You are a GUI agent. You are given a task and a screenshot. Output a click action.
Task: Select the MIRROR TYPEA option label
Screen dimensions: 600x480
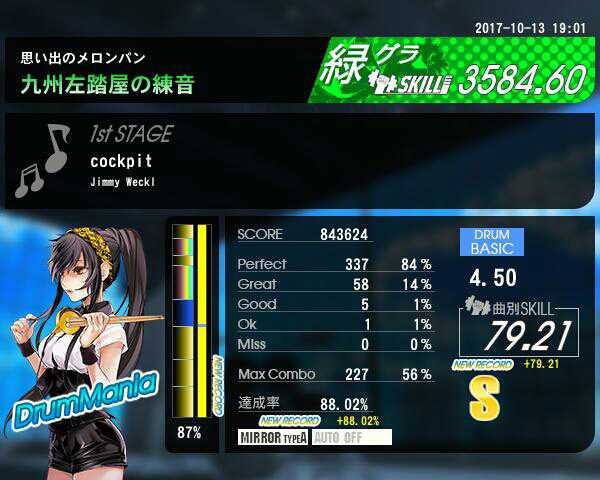click(x=274, y=437)
